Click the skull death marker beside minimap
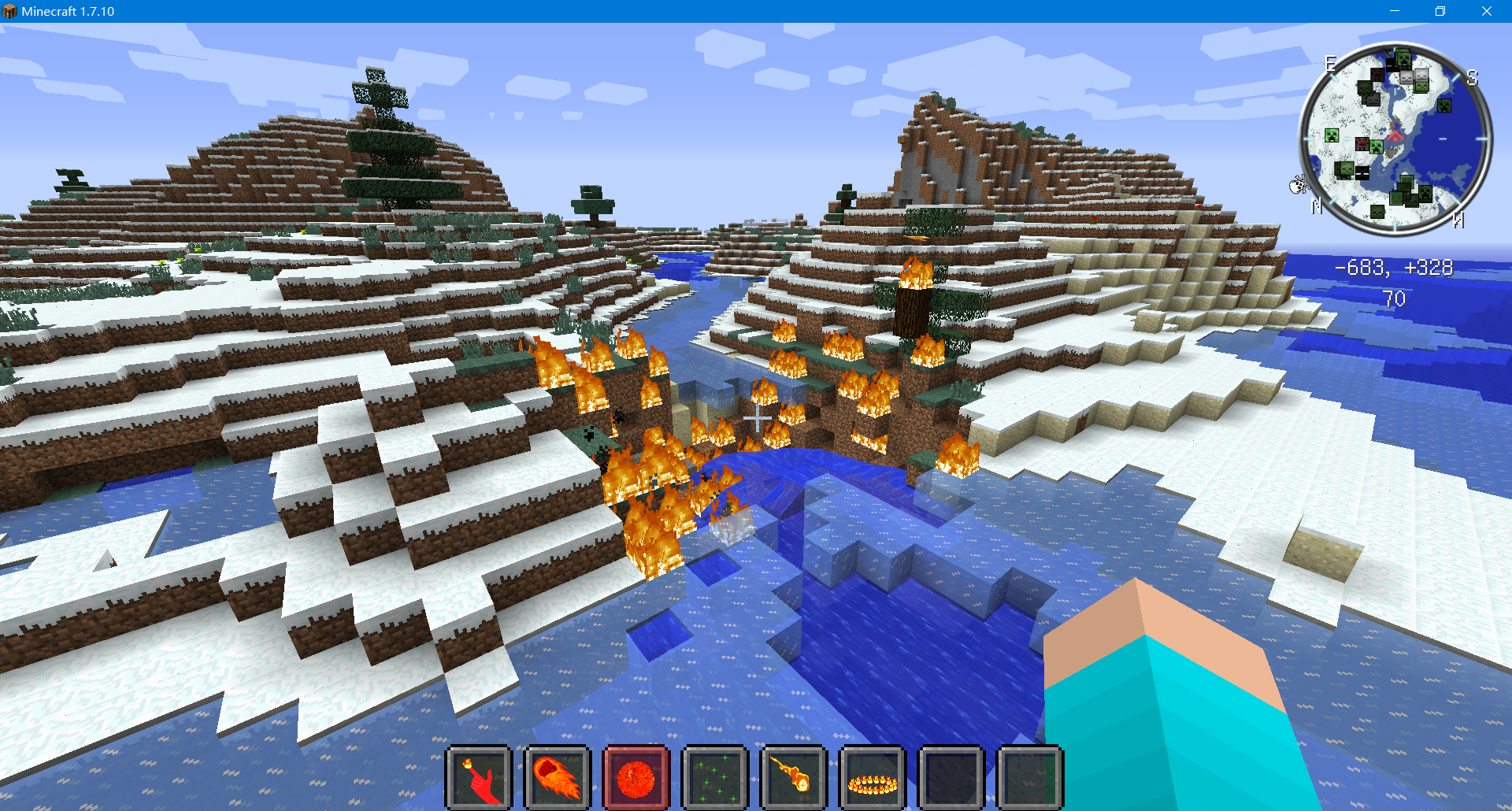 1298,185
